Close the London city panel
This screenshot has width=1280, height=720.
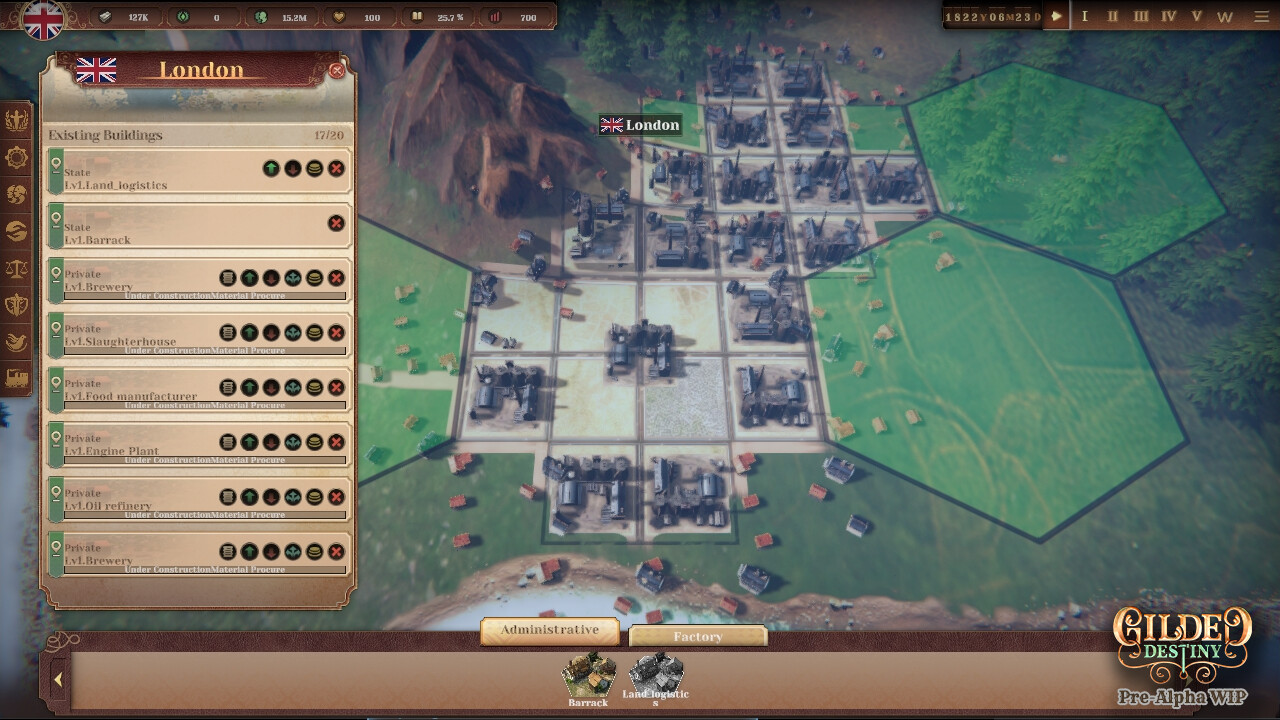pos(339,70)
